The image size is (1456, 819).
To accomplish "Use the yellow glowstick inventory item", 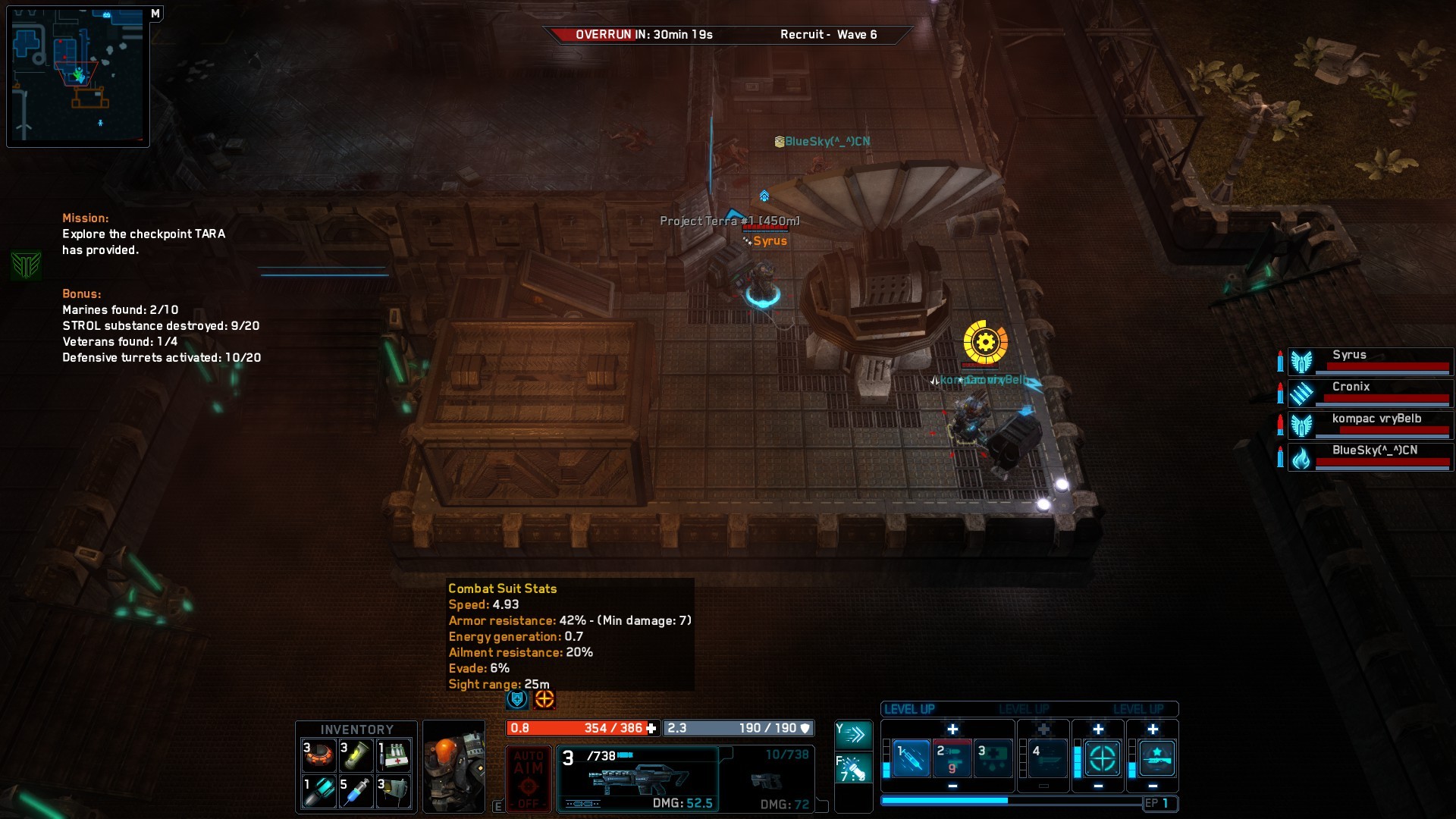I will (356, 755).
